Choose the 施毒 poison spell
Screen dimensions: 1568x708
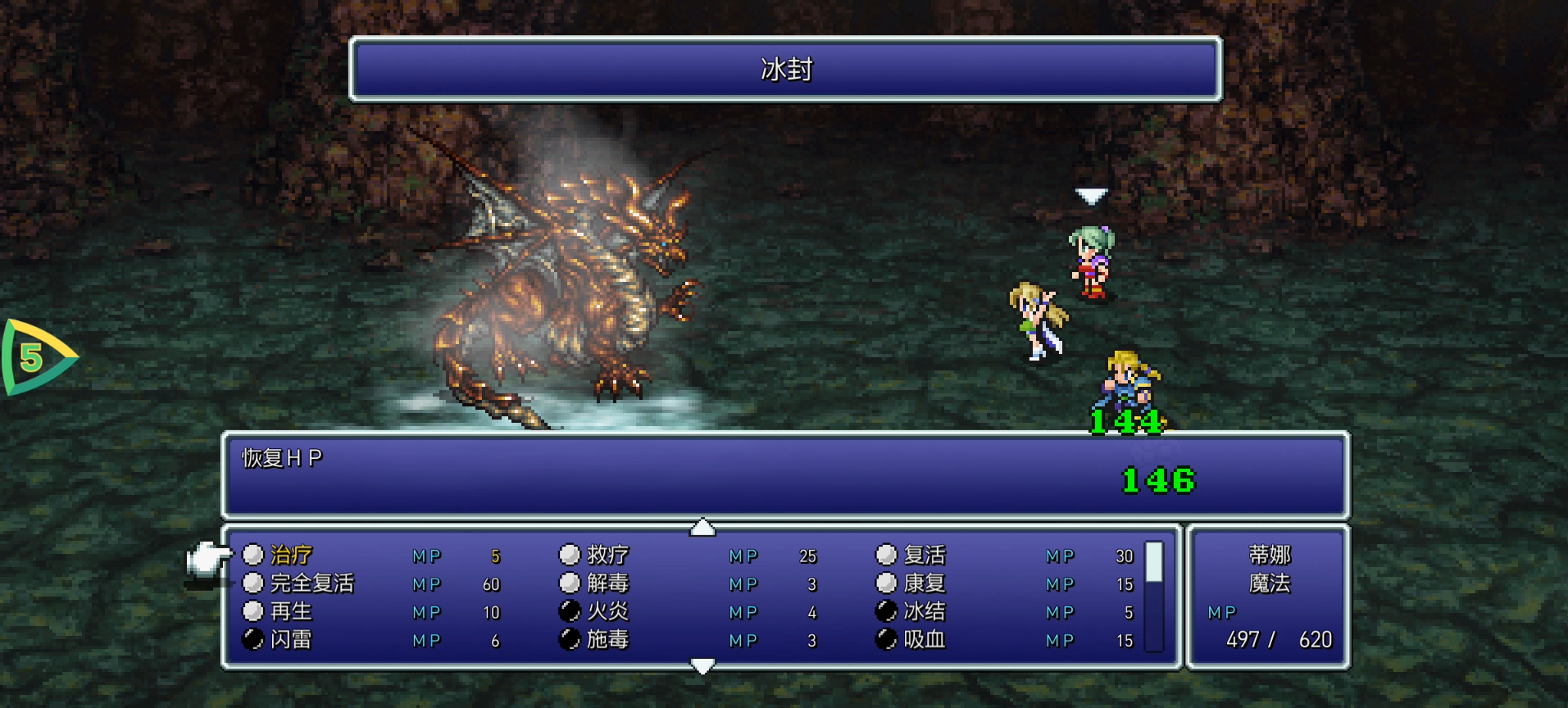point(607,639)
